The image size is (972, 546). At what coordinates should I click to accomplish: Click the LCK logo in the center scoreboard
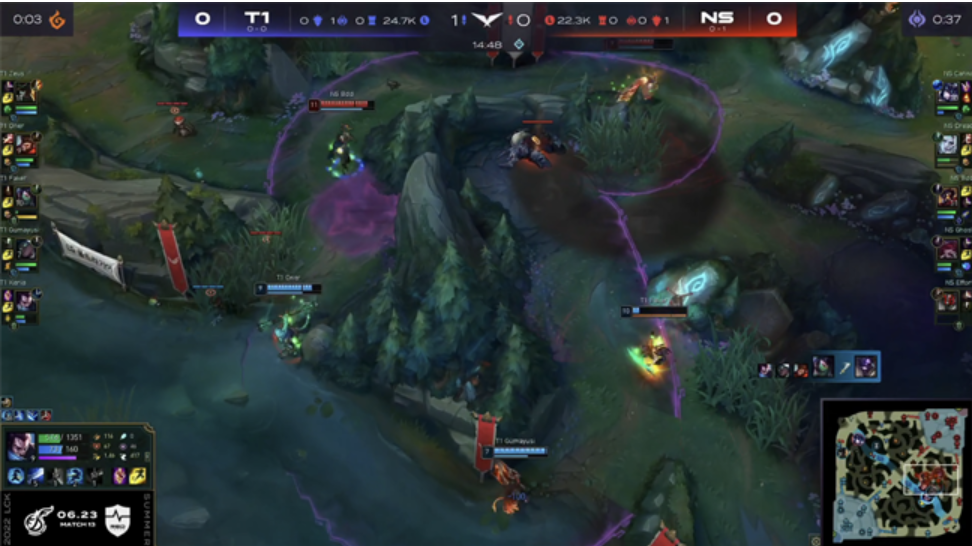click(x=487, y=19)
